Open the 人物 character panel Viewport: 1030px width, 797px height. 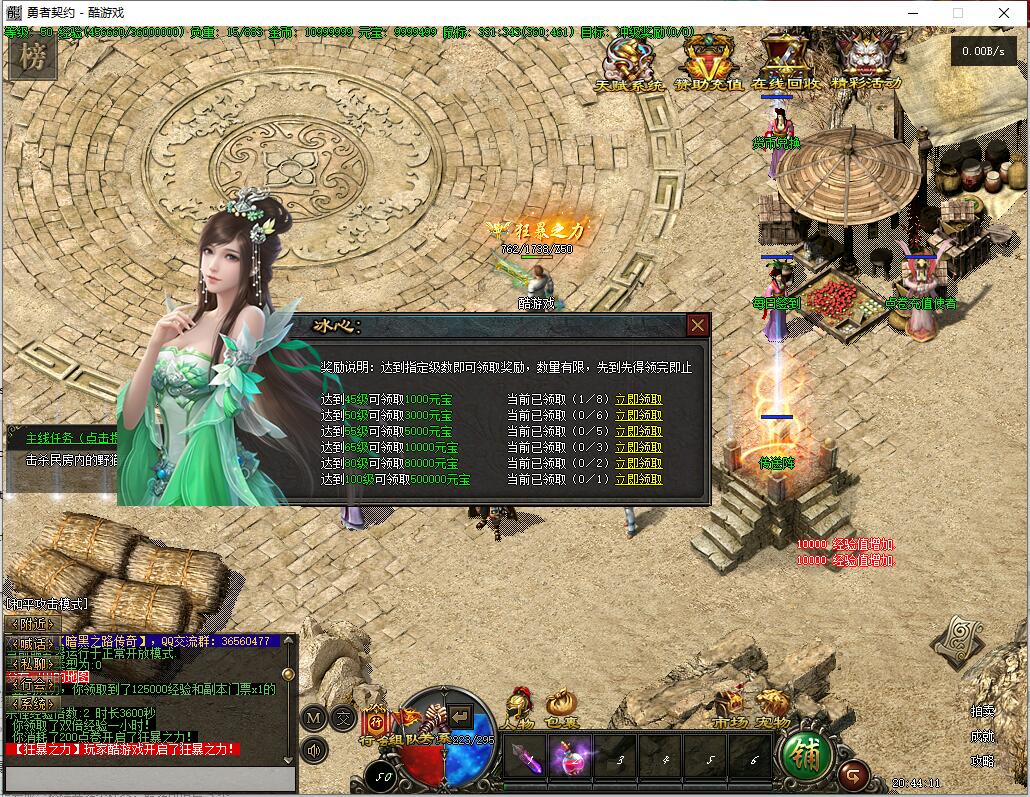[519, 710]
